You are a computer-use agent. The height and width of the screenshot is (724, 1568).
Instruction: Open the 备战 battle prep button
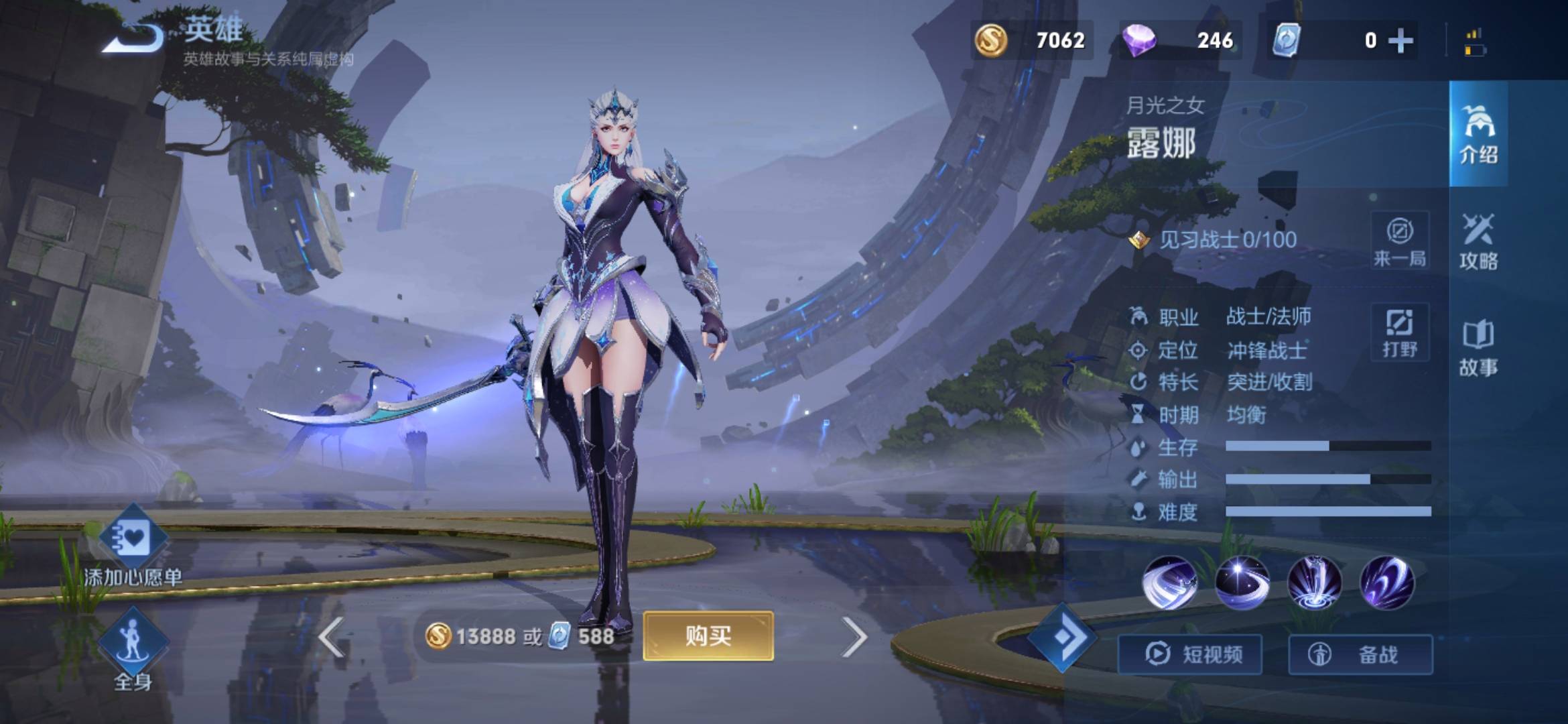coord(1360,654)
